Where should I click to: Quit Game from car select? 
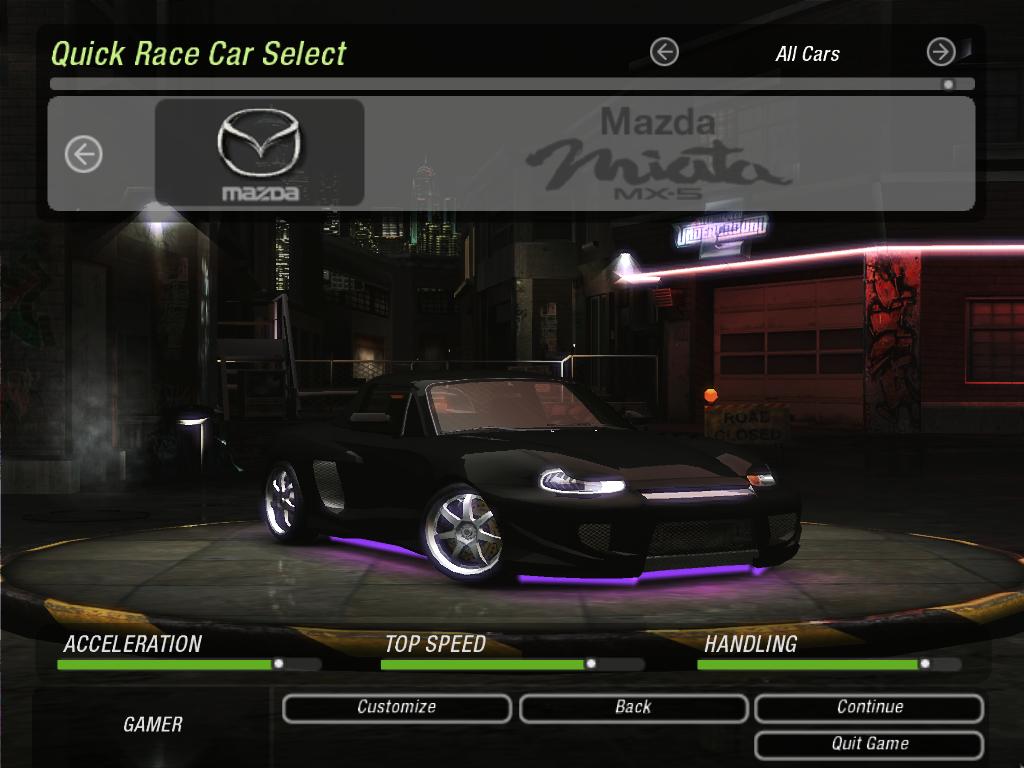coord(869,745)
